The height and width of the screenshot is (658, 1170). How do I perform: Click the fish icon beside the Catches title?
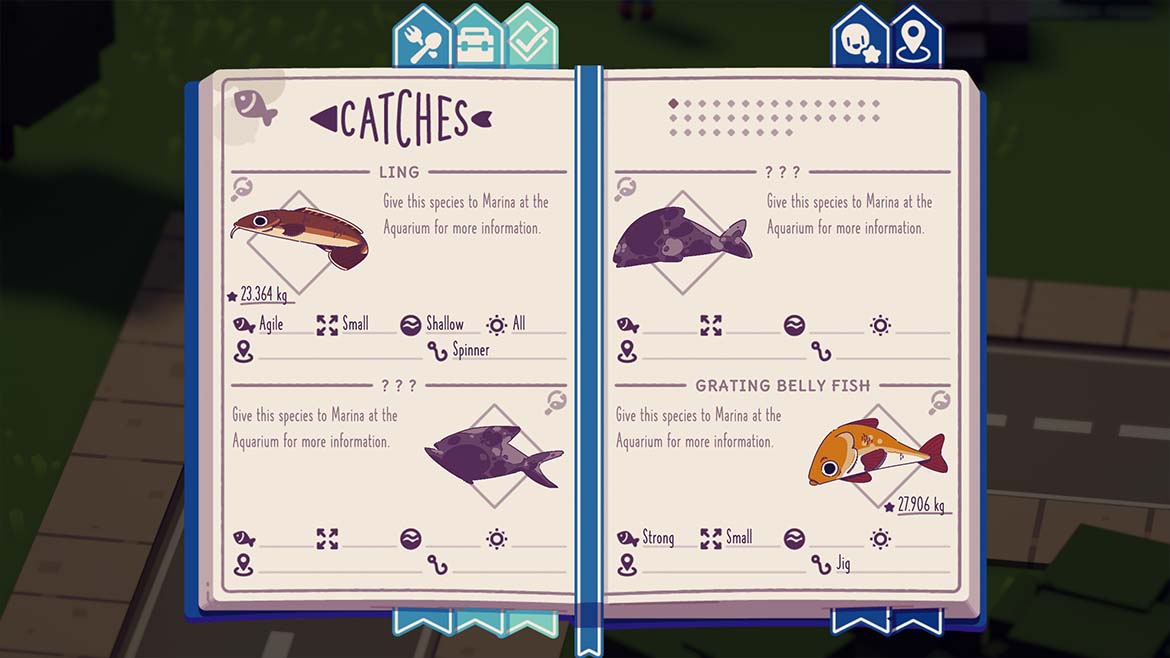pos(255,105)
